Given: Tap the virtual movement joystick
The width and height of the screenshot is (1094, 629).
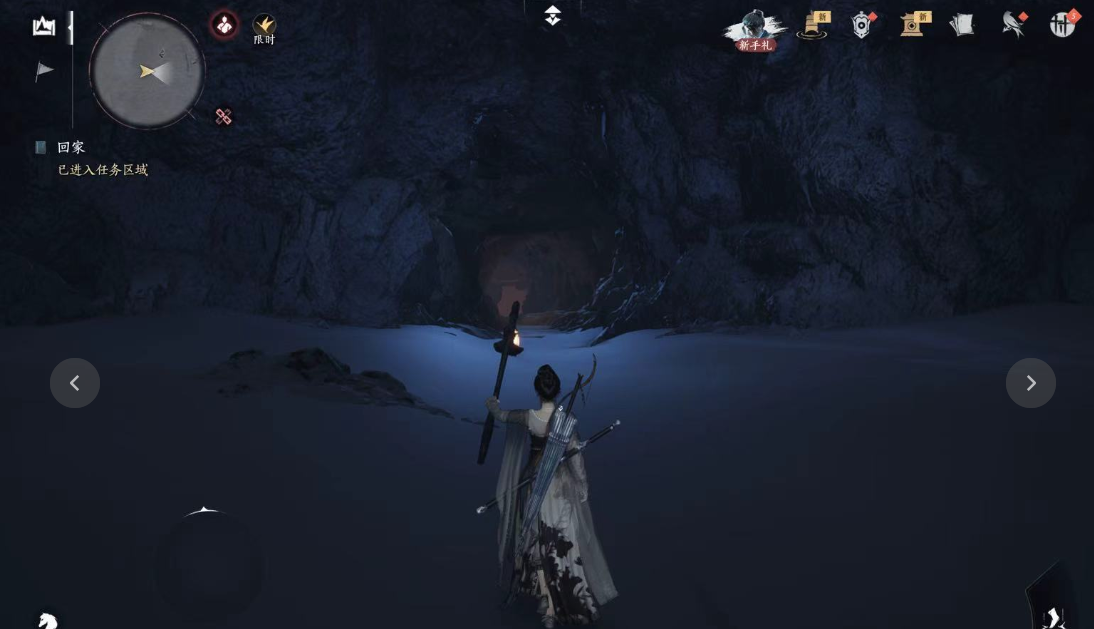Looking at the screenshot, I should (208, 567).
